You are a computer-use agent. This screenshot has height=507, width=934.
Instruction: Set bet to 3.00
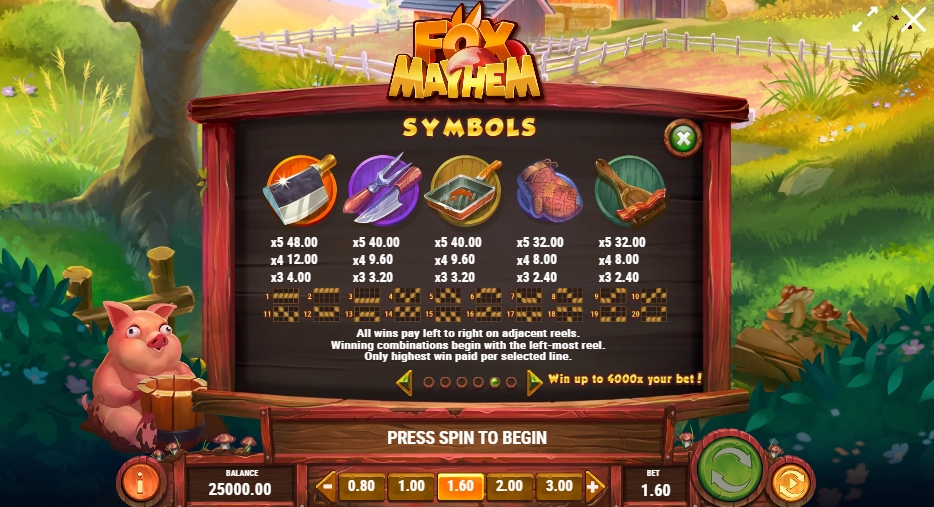point(559,486)
